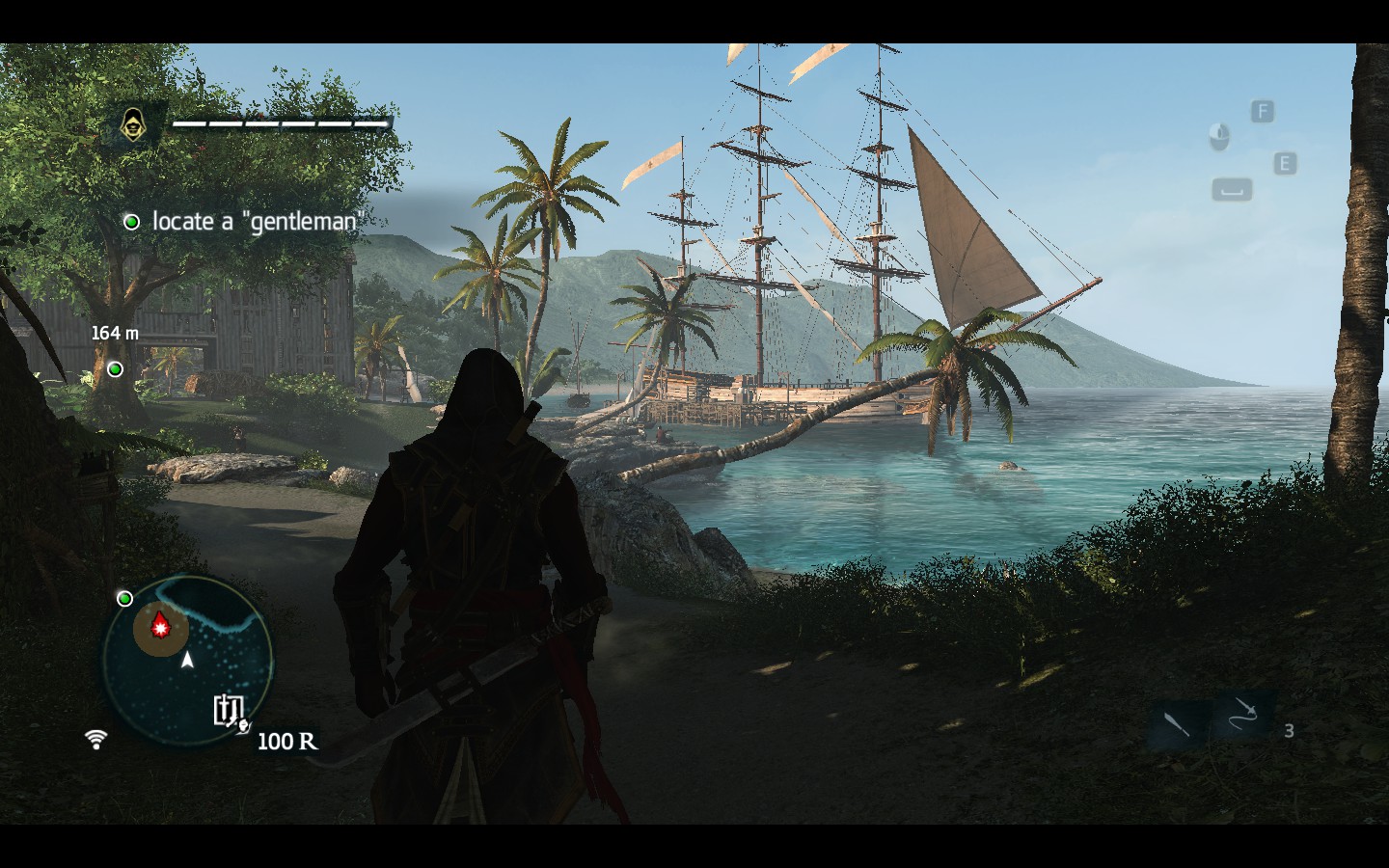This screenshot has width=1389, height=868.
Task: Open the mission objective locate a gentleman
Action: tap(258, 222)
